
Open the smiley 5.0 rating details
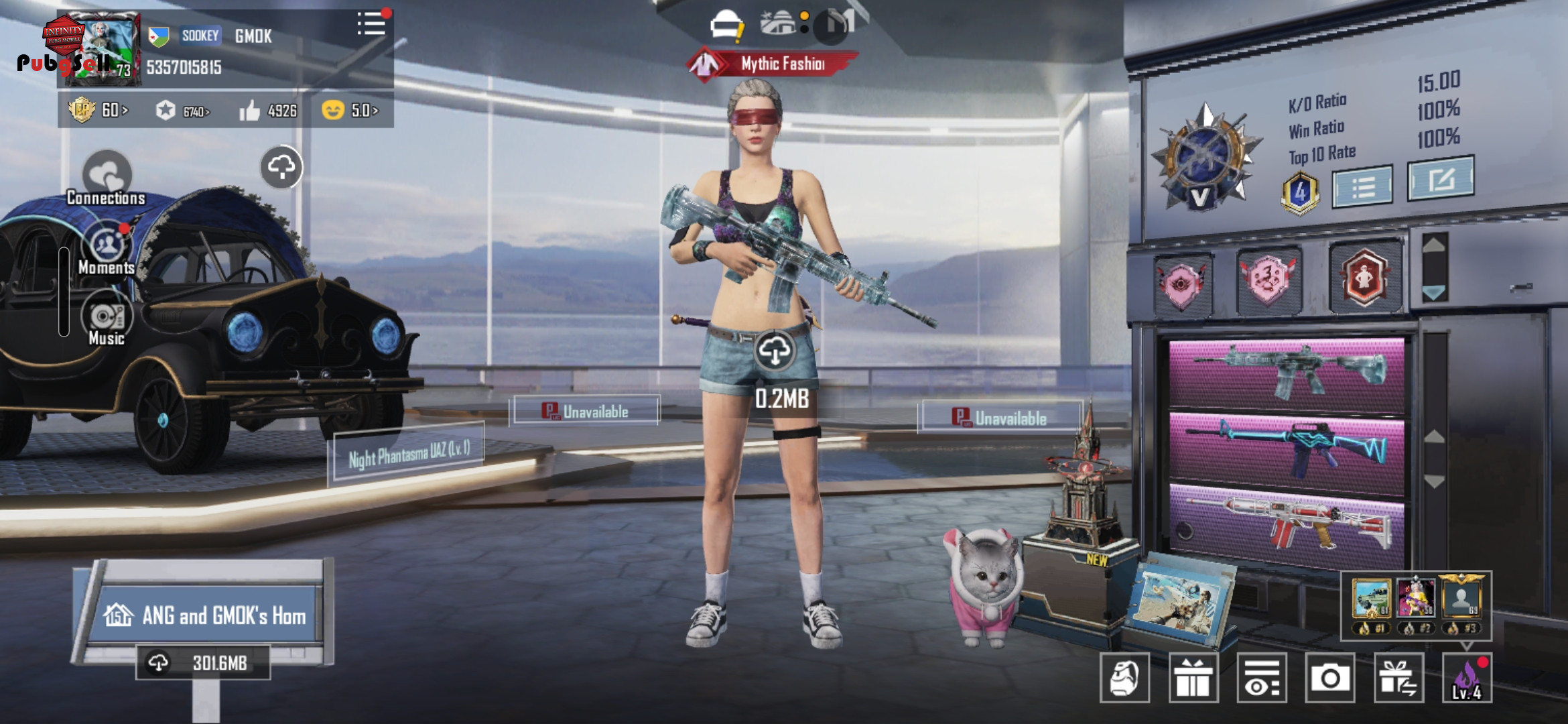click(x=350, y=110)
